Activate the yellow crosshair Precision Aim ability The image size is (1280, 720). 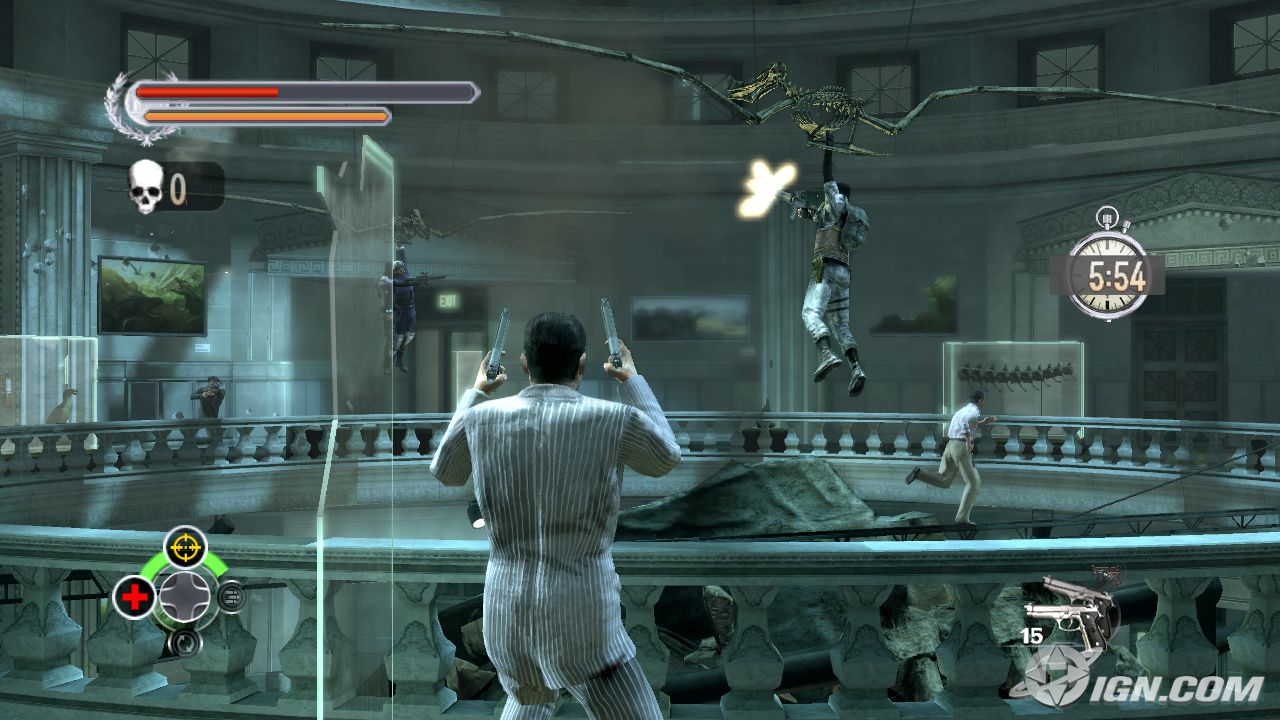click(185, 547)
